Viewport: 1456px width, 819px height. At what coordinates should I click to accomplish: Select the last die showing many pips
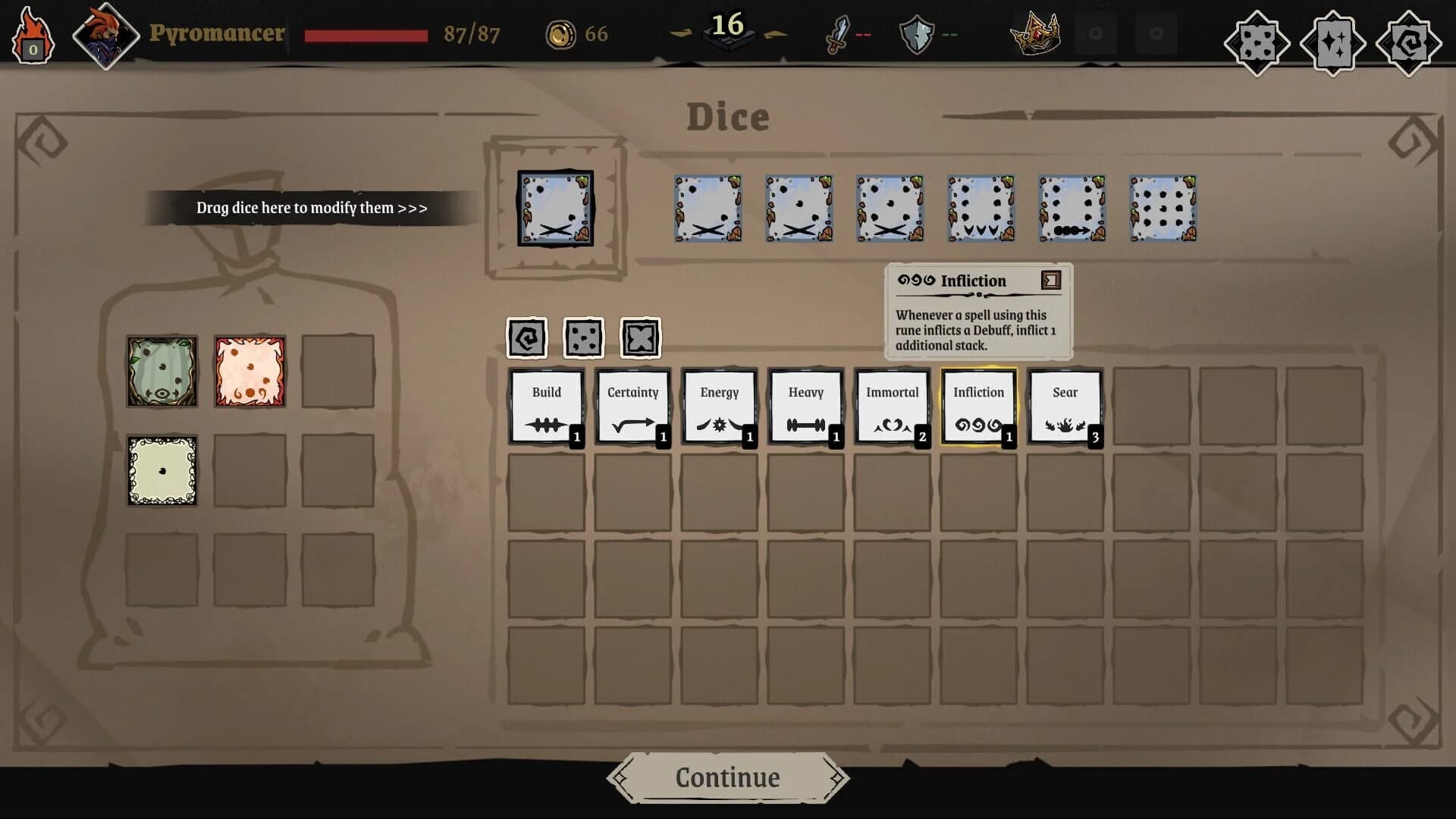coord(1164,209)
